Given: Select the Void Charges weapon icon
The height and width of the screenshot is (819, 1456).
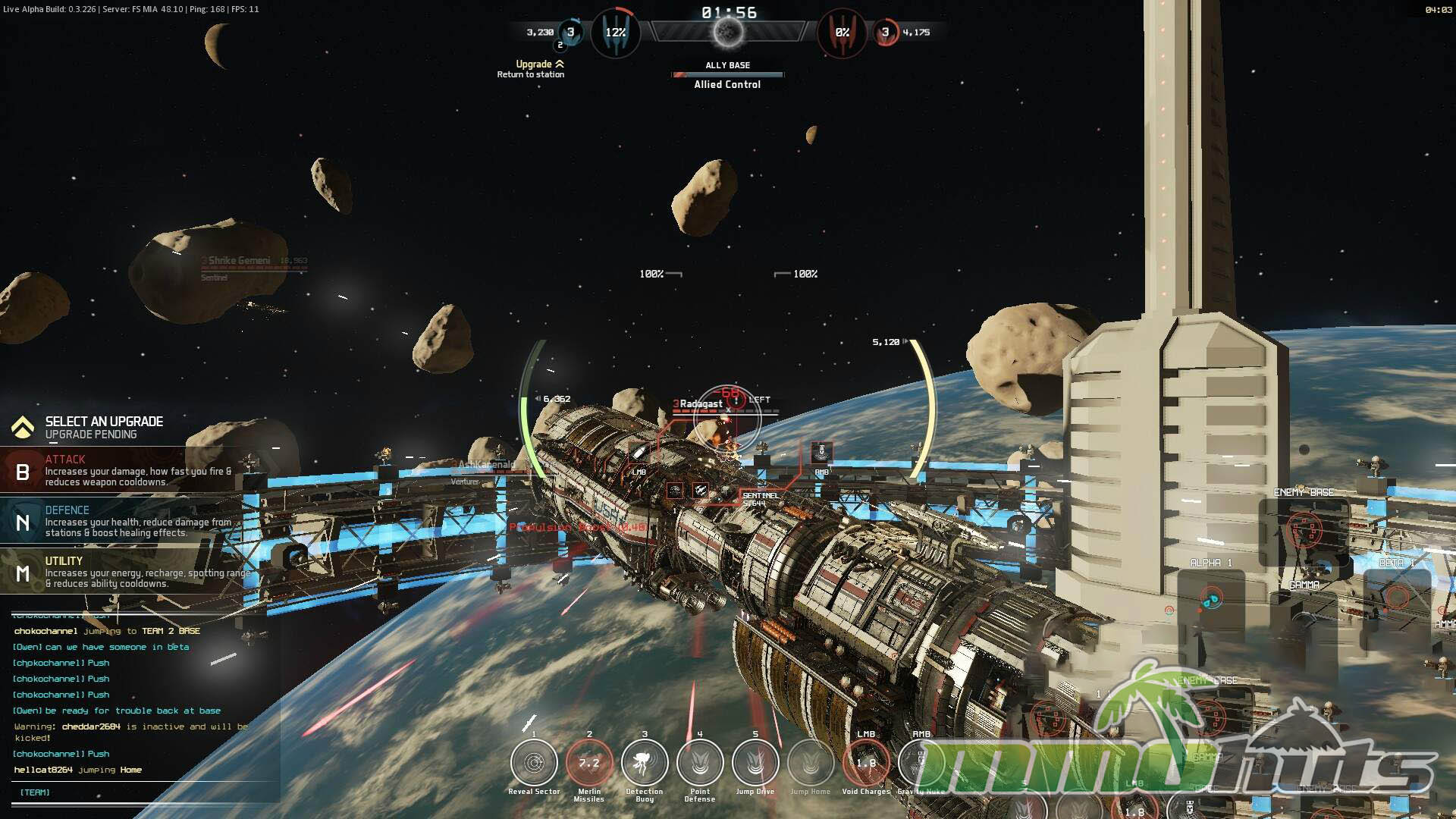Looking at the screenshot, I should [x=866, y=763].
